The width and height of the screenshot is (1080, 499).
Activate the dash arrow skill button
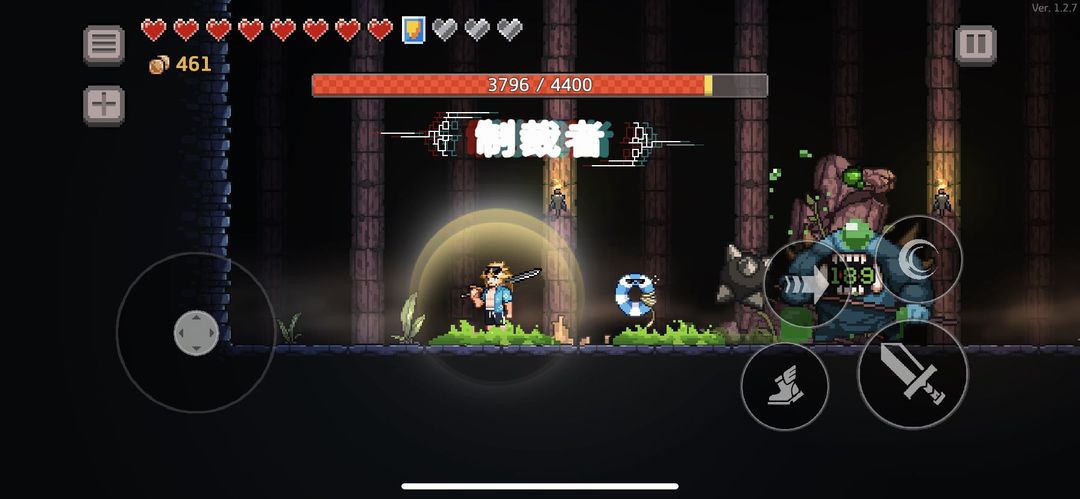coord(808,284)
